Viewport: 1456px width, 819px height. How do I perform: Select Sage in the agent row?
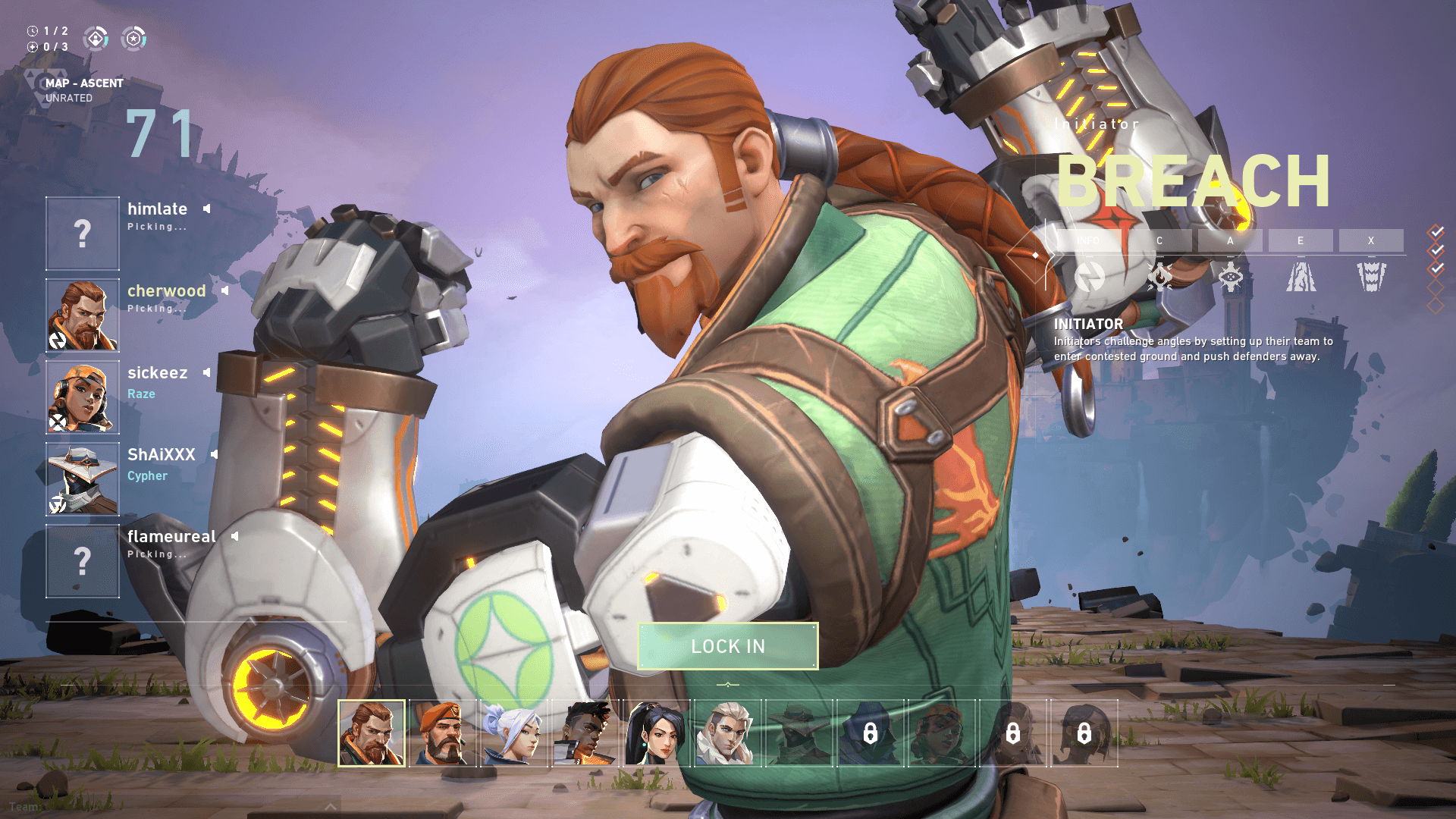click(656, 733)
